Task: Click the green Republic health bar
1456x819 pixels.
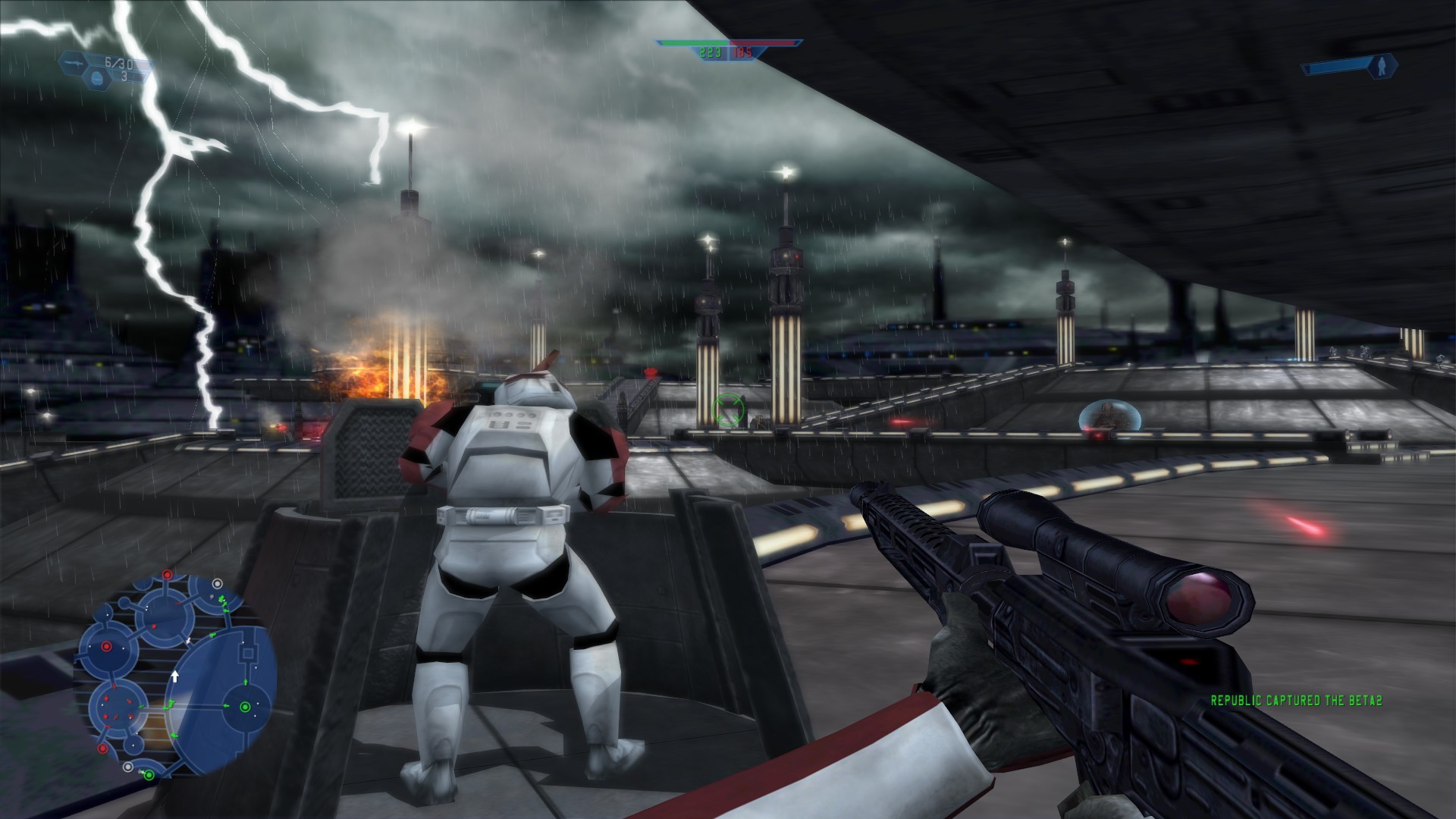Action: [694, 42]
